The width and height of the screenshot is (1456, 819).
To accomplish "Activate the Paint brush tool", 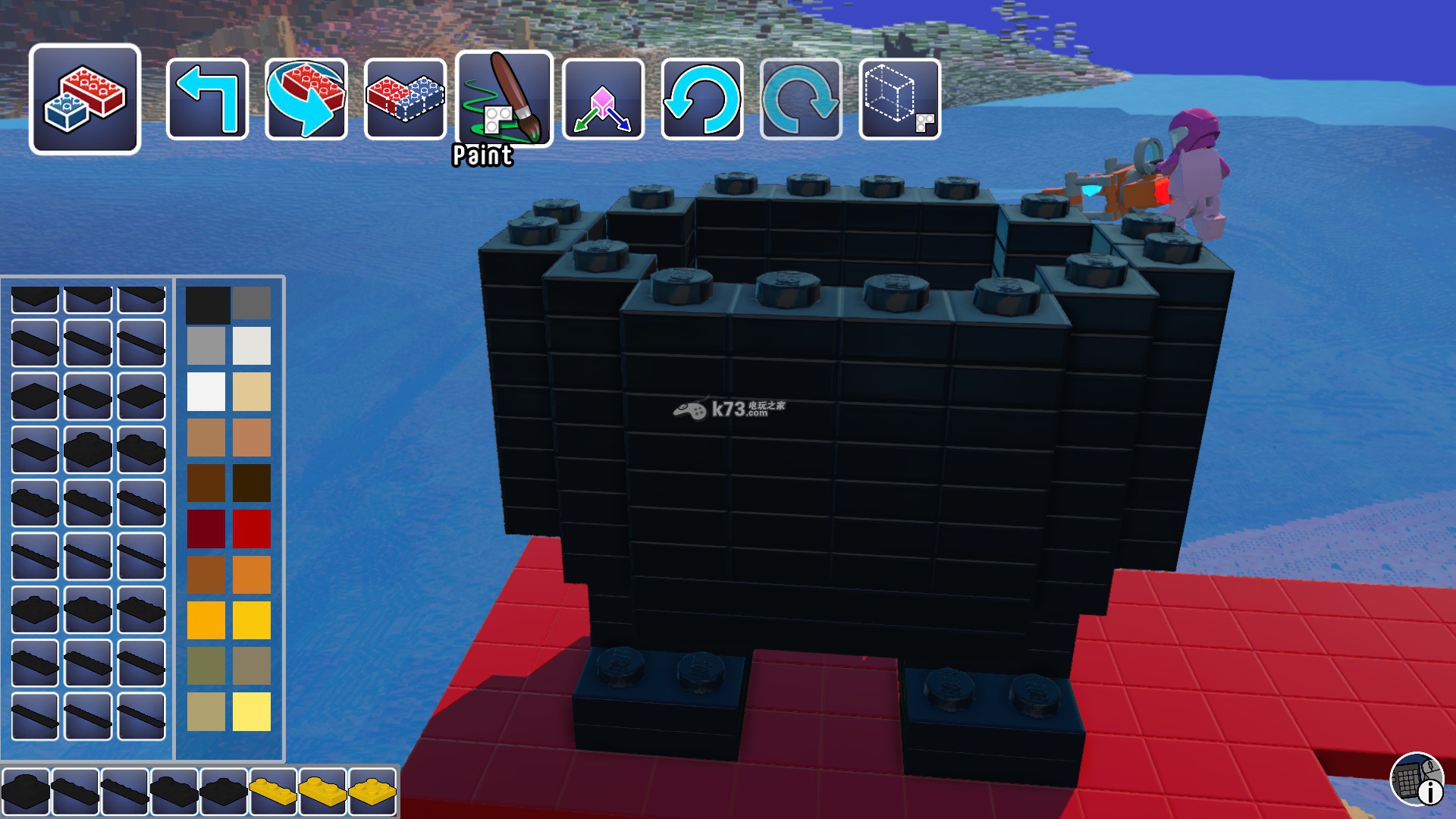I will 504,99.
